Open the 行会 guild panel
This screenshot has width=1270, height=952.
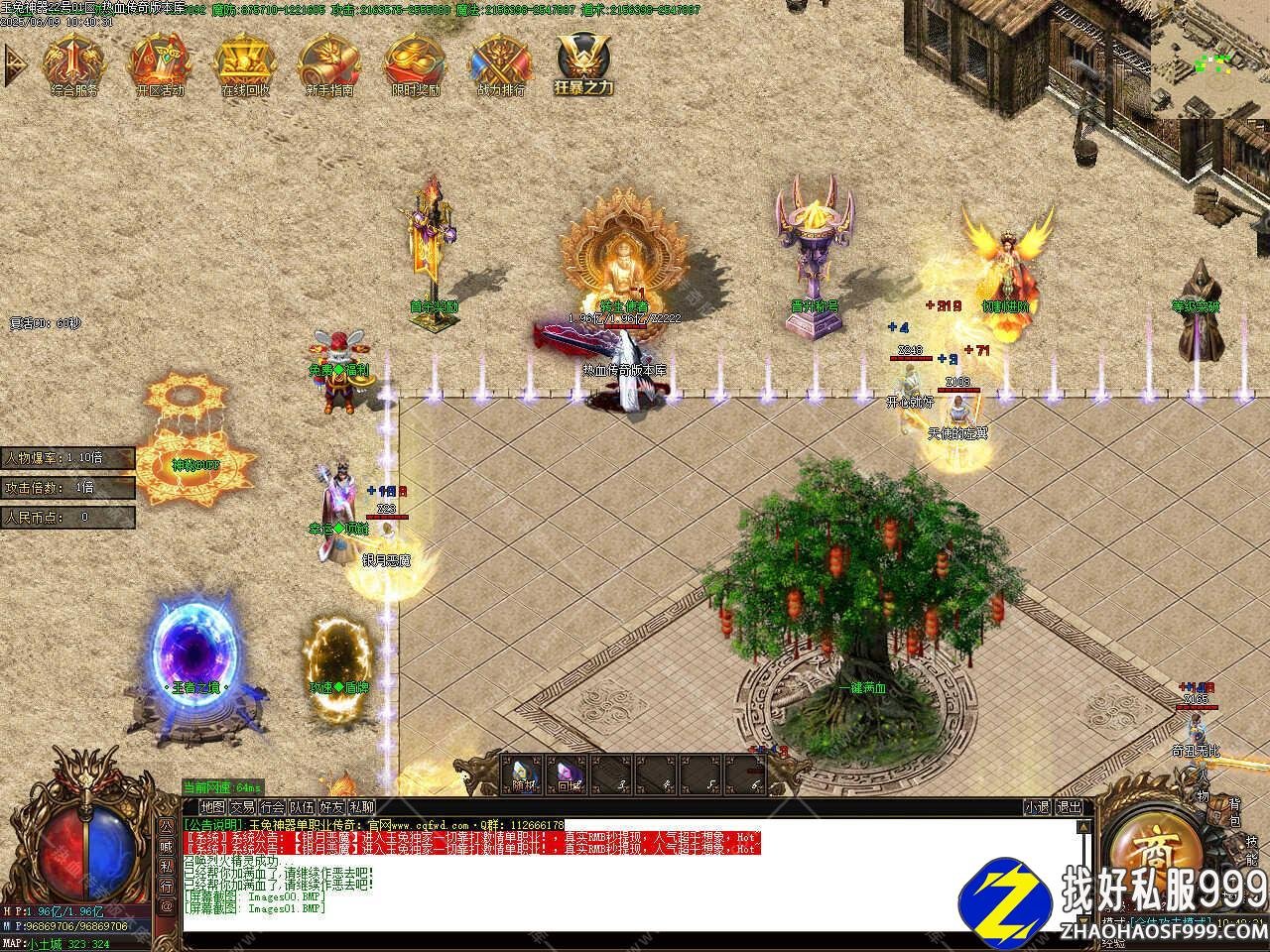click(272, 807)
